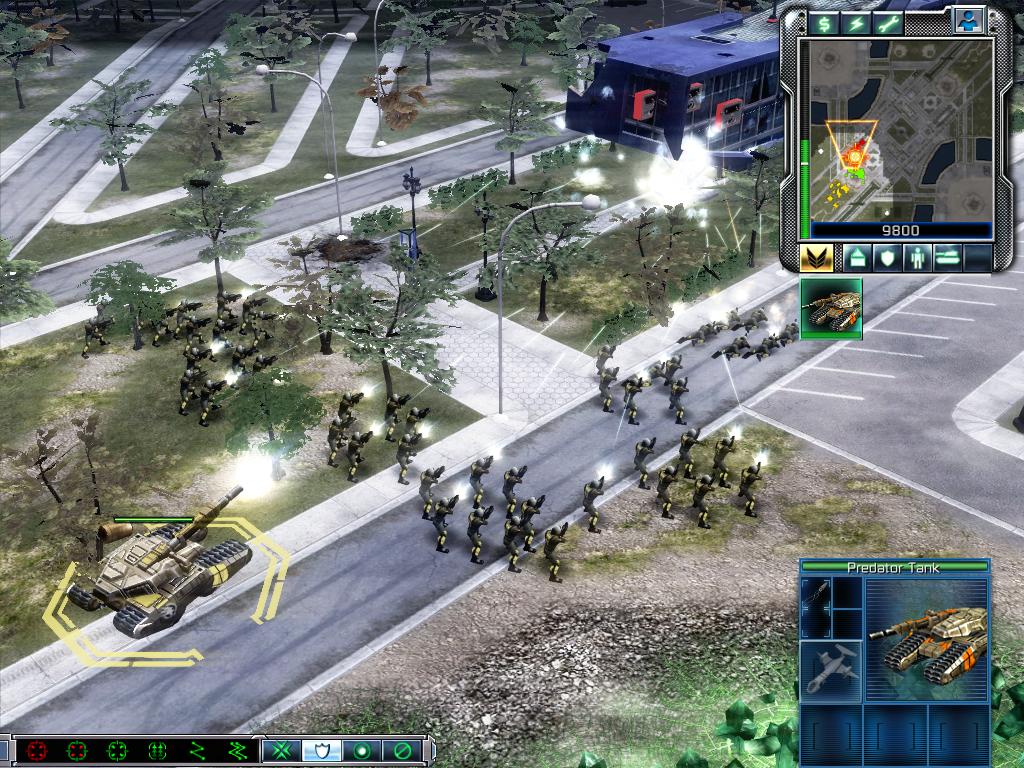Open the shield support structures tab
Screen dimensions: 1024x768
click(x=886, y=258)
